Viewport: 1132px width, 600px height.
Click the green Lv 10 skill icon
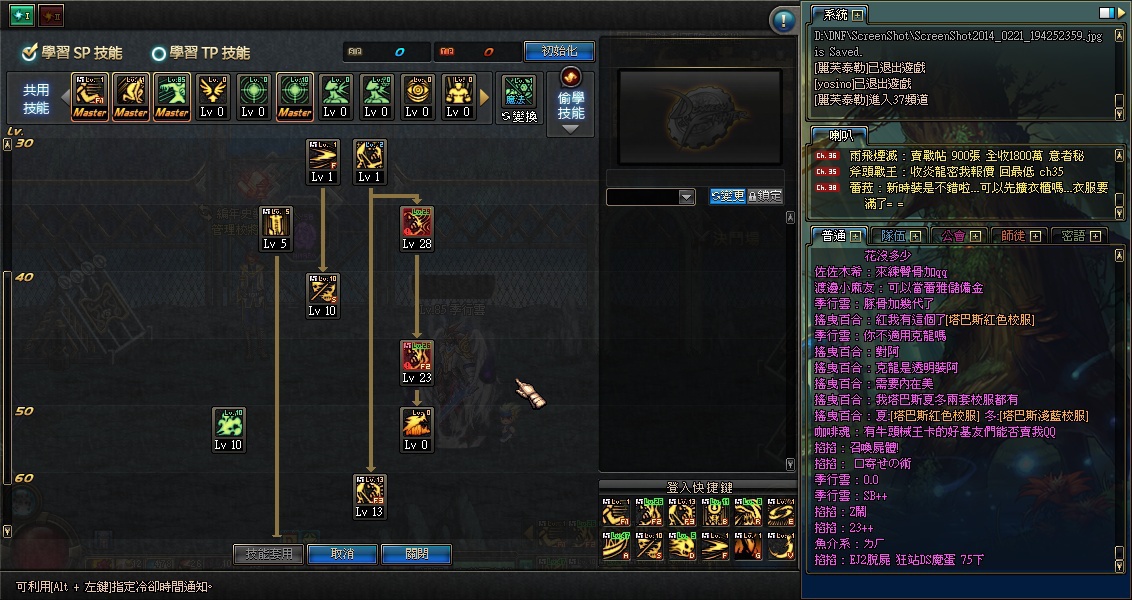tap(228, 425)
